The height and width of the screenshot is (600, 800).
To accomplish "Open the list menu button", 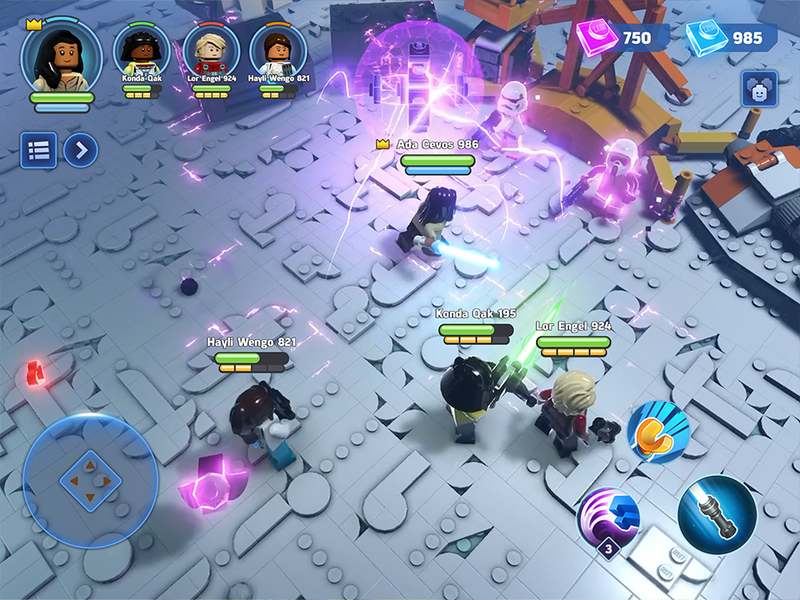I will coord(39,151).
